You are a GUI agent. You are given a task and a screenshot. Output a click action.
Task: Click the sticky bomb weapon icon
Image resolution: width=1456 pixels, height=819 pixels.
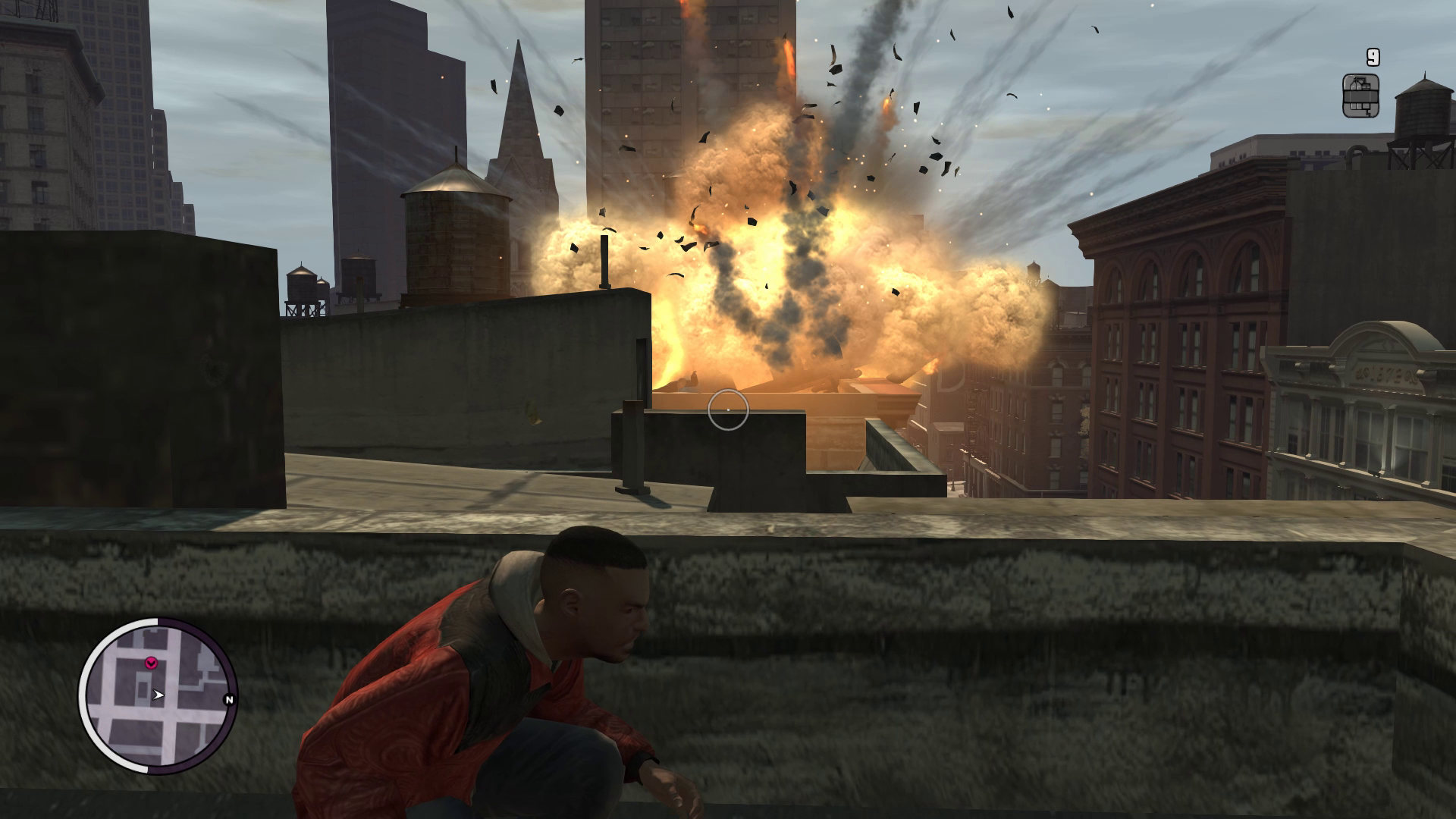pos(1360,96)
